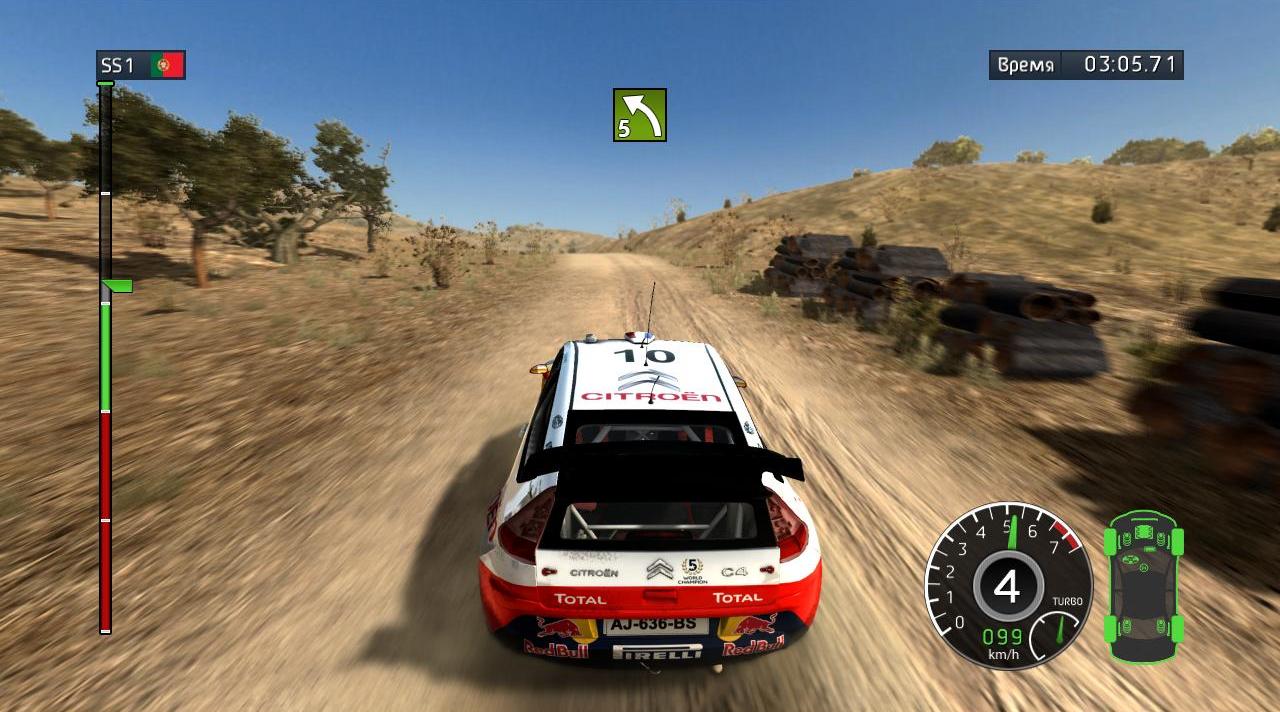The height and width of the screenshot is (712, 1280).
Task: Click the tachometer gear dial
Action: pyautogui.click(x=1007, y=587)
